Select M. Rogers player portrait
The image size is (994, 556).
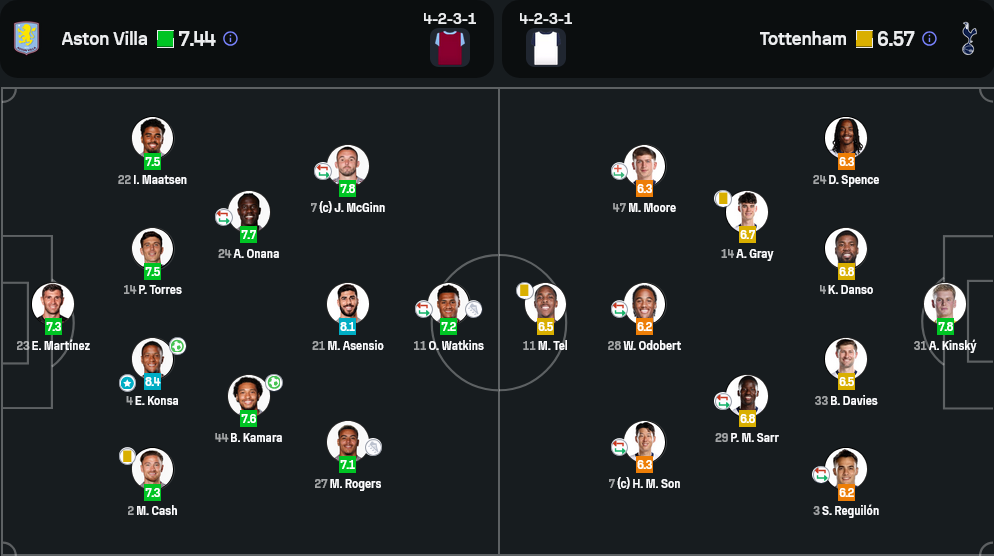pyautogui.click(x=347, y=442)
